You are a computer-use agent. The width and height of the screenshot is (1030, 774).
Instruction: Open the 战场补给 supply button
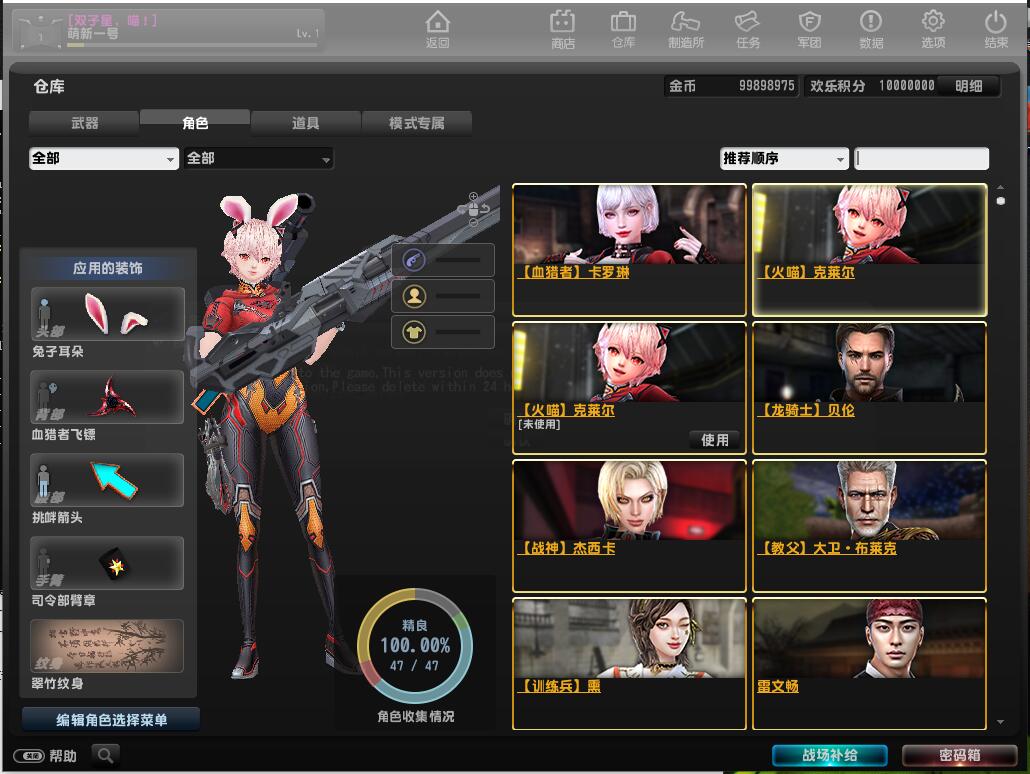coord(830,755)
